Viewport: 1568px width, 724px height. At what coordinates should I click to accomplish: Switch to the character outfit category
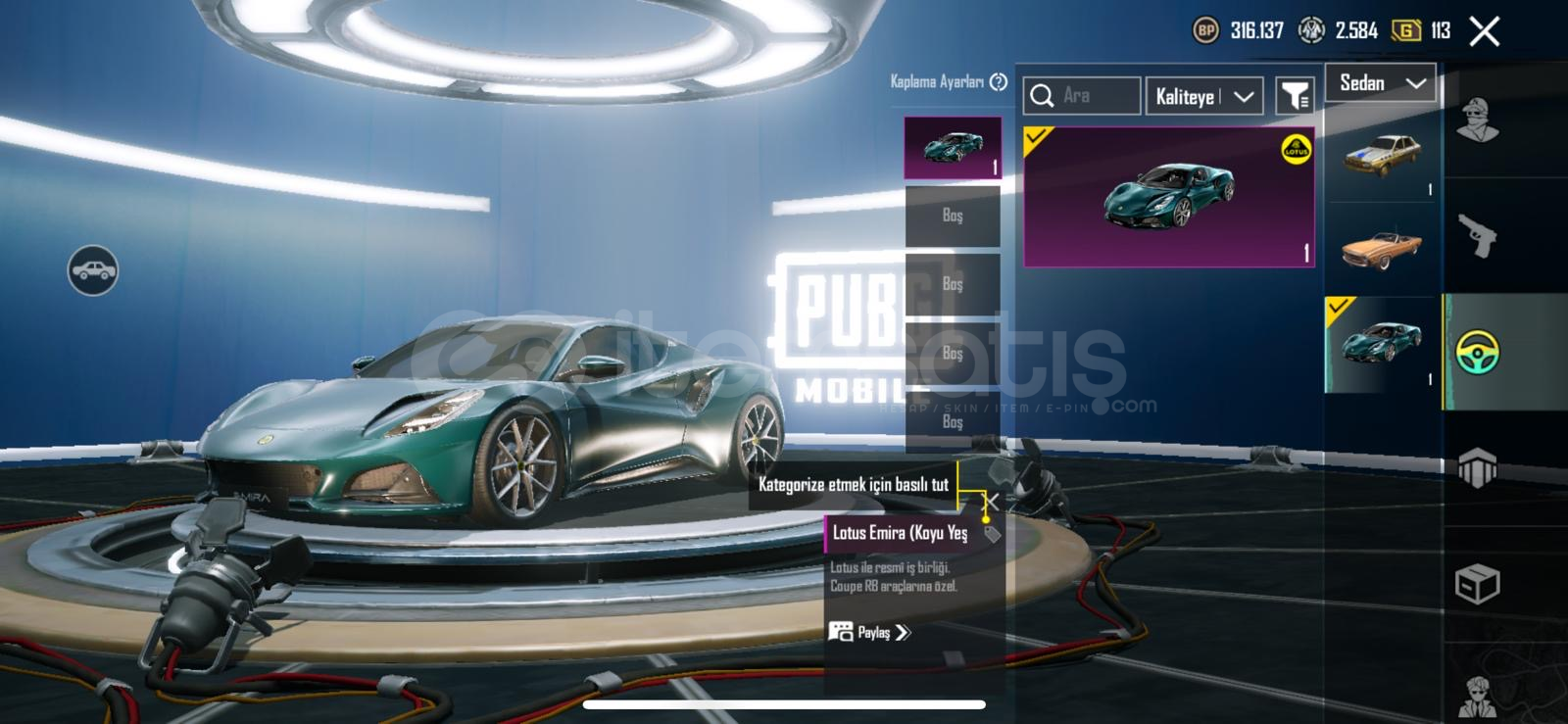[x=1478, y=120]
